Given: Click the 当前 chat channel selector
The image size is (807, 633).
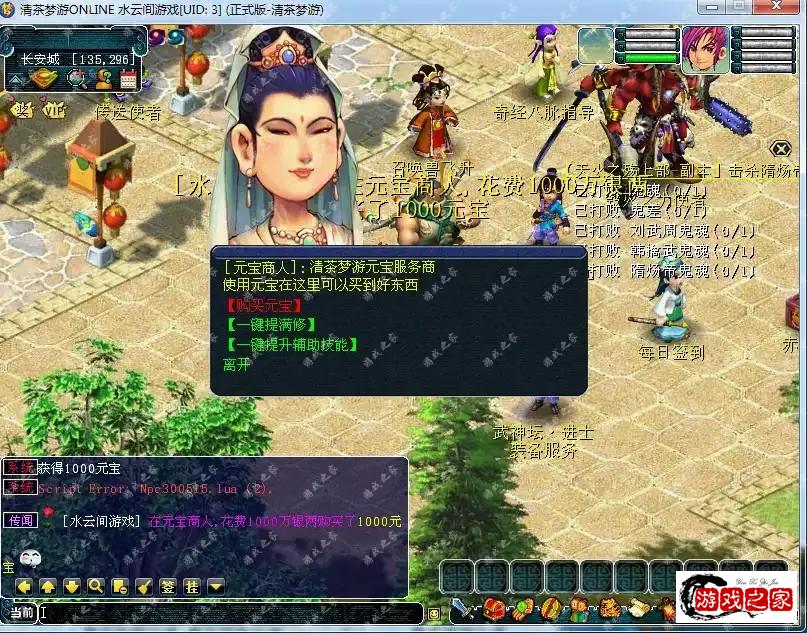Looking at the screenshot, I should point(21,613).
